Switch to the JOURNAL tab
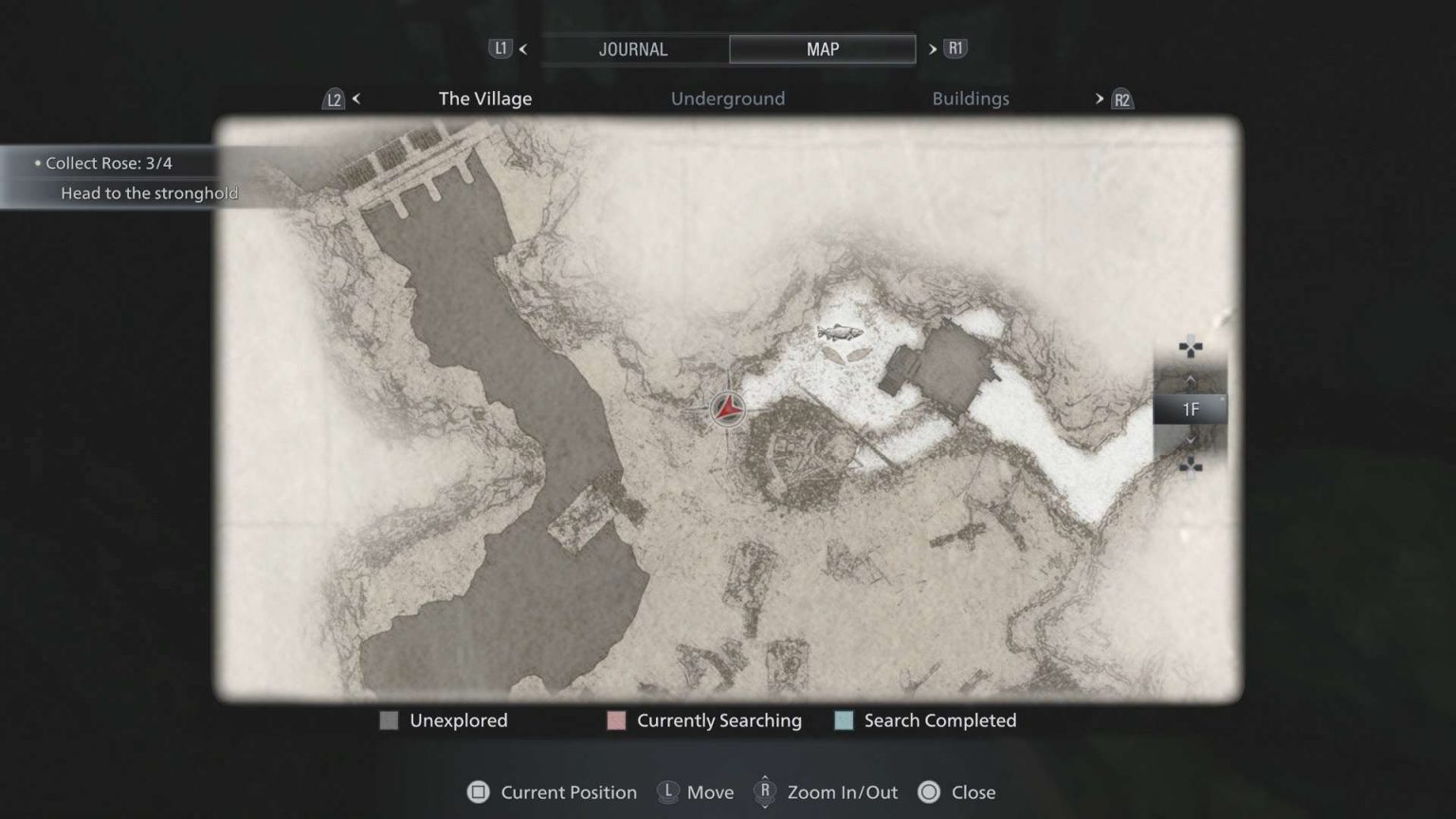 [633, 48]
